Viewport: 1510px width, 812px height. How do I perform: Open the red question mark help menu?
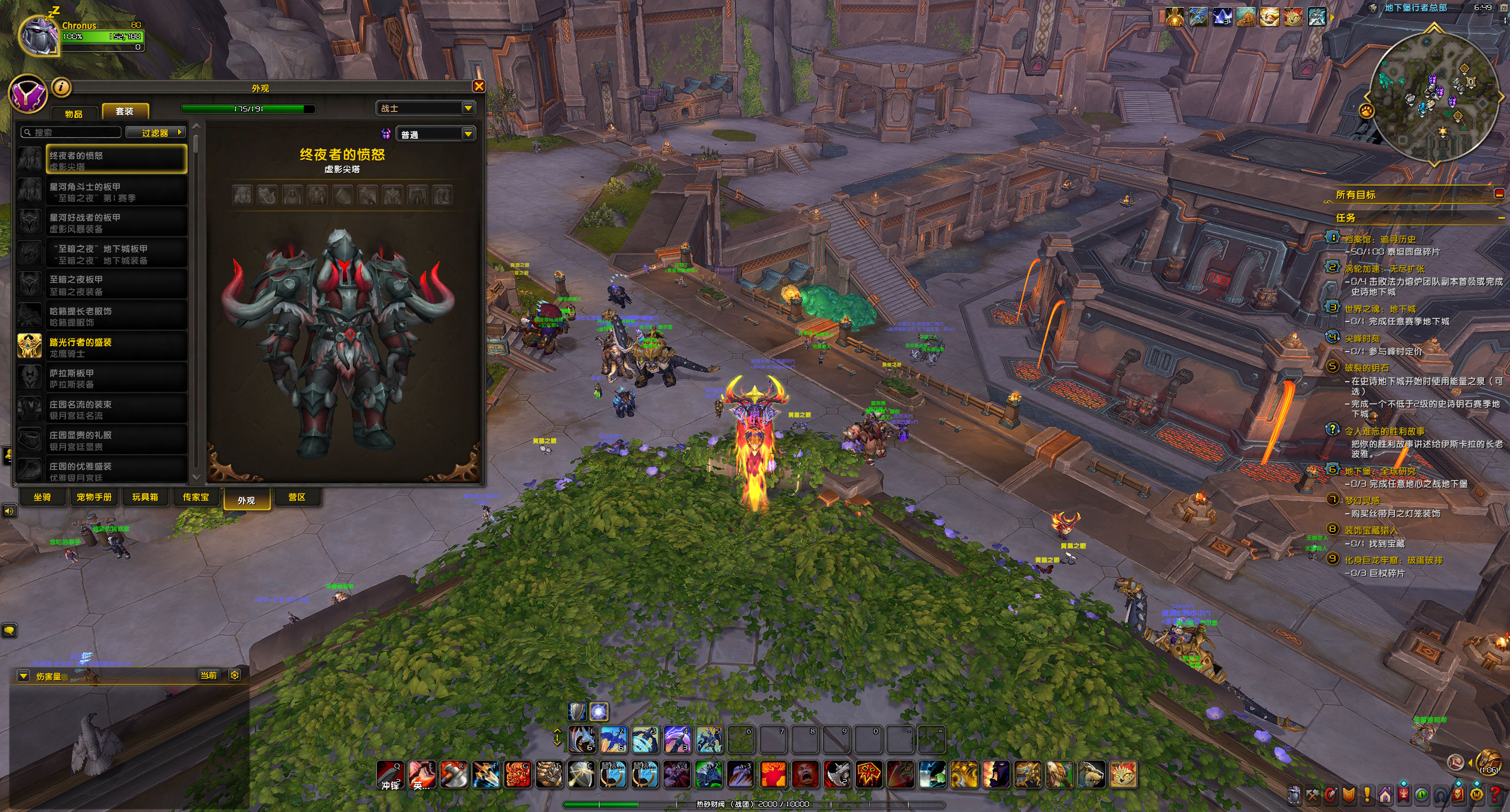[x=1495, y=795]
